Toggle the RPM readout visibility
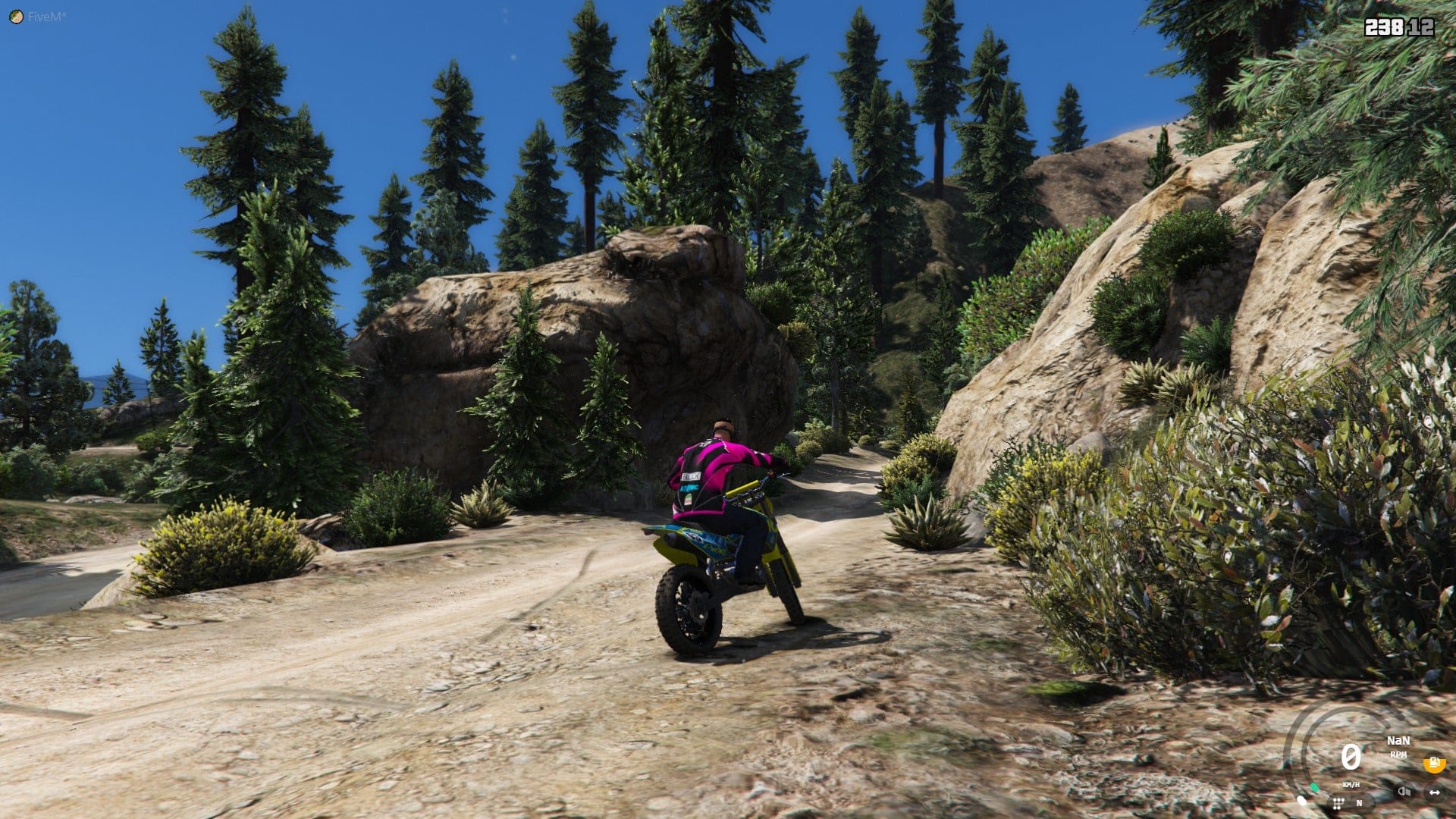The image size is (1456, 819). coord(1398,755)
